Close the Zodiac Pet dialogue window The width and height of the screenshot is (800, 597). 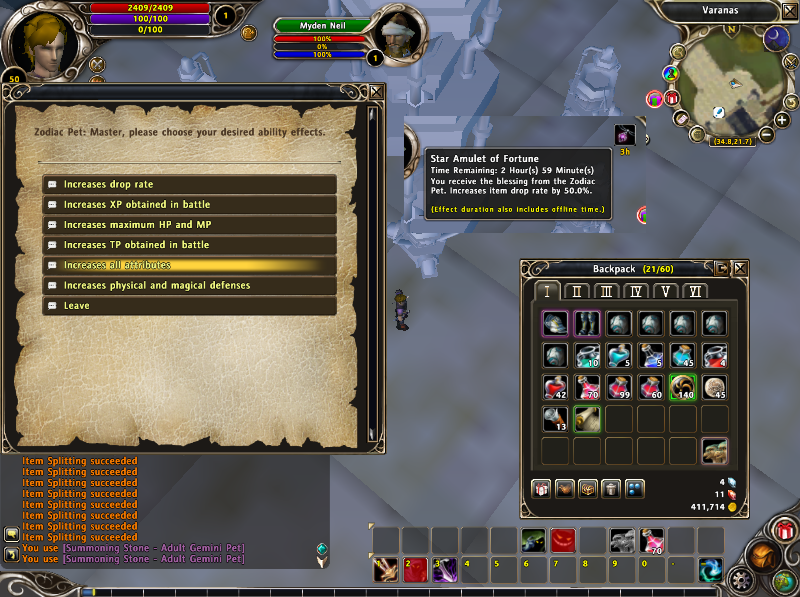pos(376,91)
